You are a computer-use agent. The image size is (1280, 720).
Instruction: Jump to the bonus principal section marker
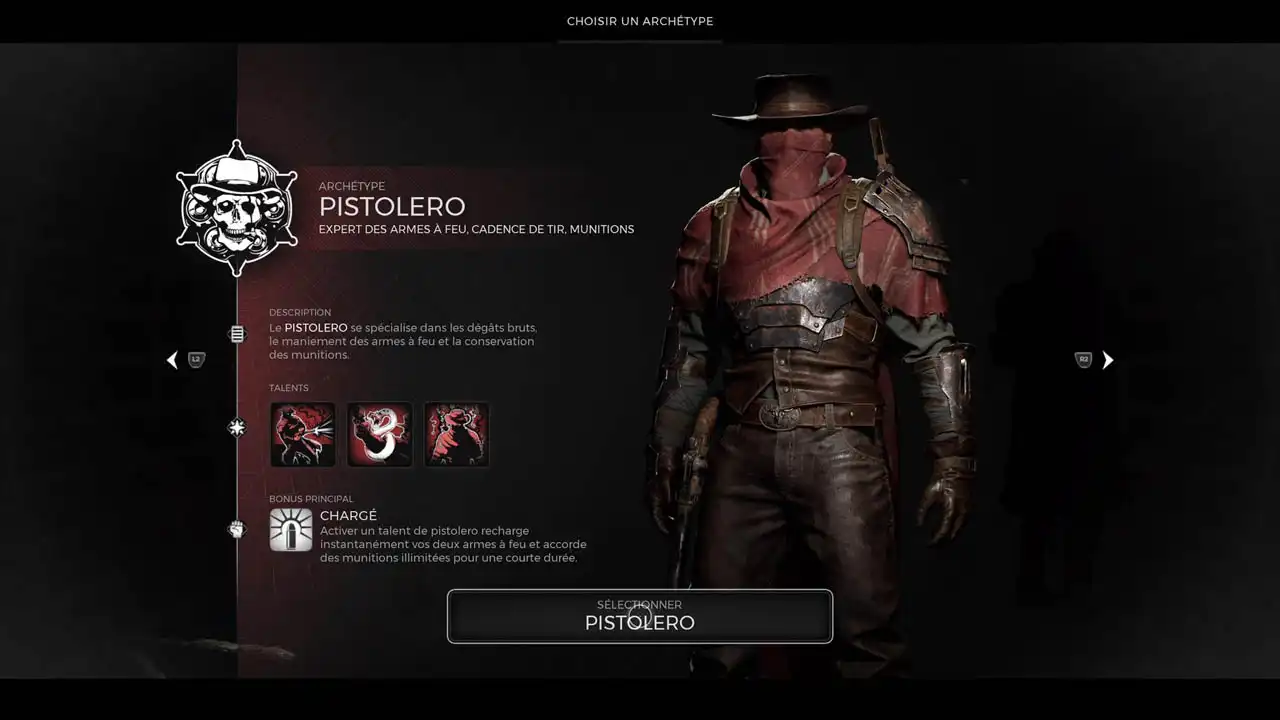[237, 529]
